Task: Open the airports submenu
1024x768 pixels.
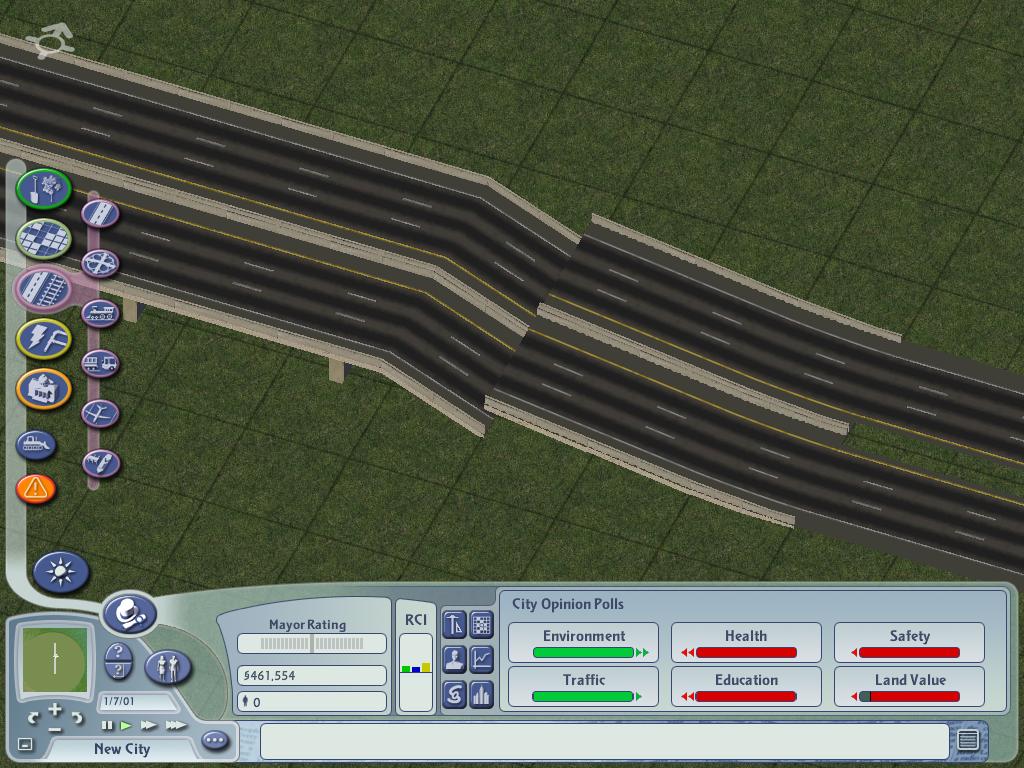Action: coord(100,413)
